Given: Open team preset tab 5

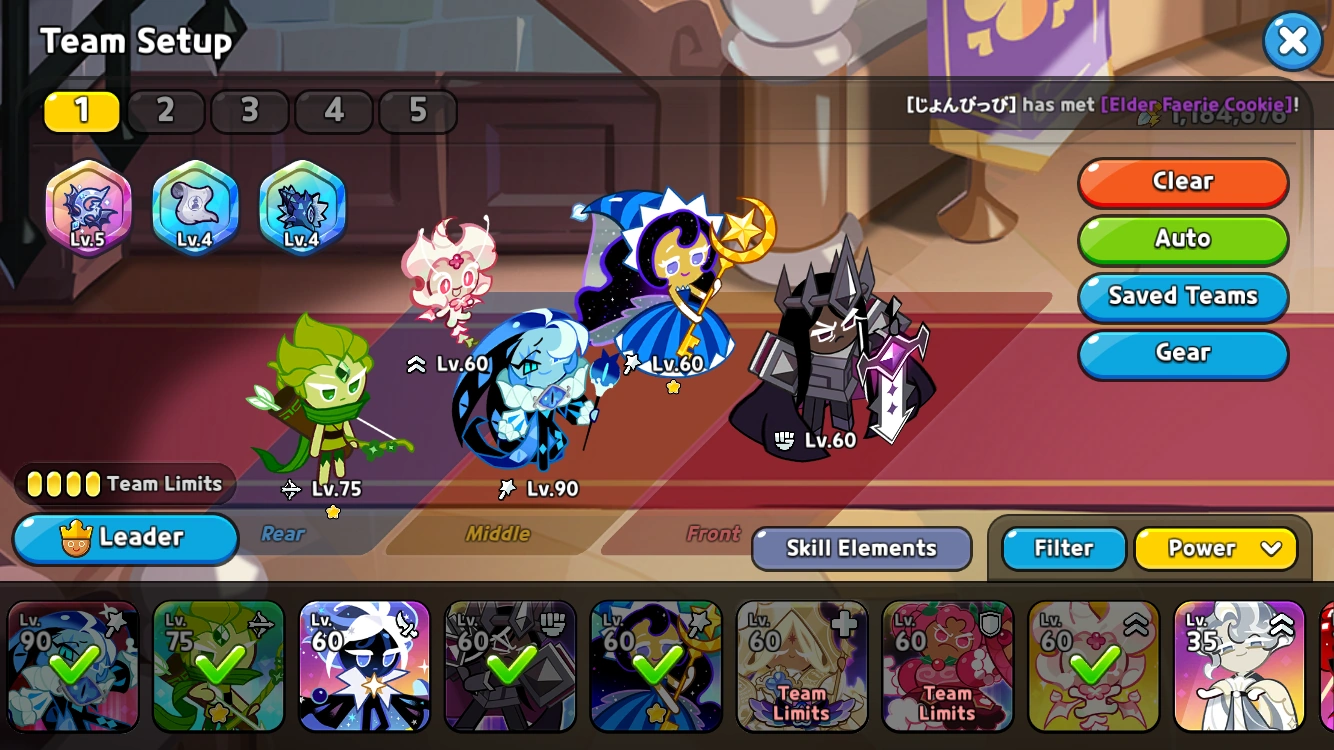Looking at the screenshot, I should 418,111.
